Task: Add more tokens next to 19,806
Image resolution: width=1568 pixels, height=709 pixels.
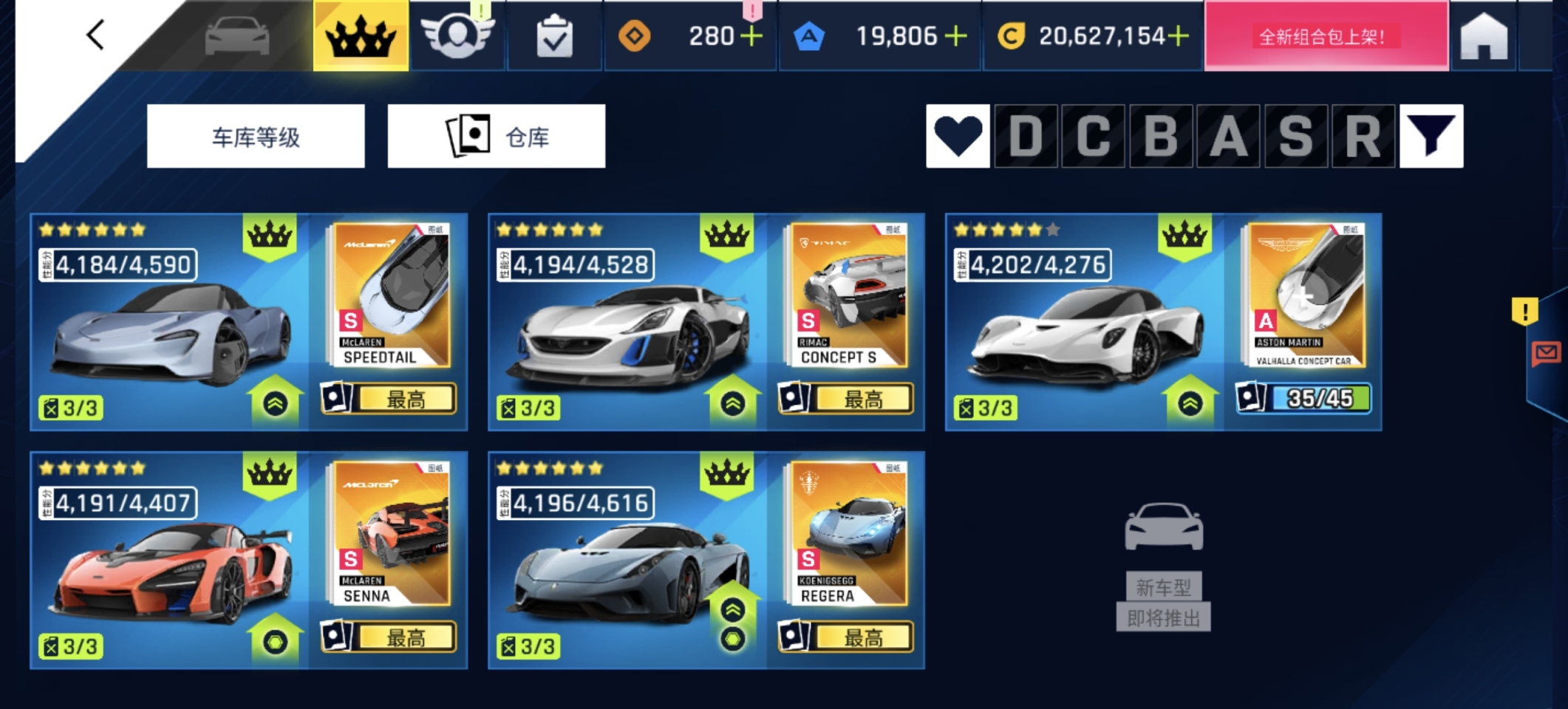Action: click(x=956, y=36)
